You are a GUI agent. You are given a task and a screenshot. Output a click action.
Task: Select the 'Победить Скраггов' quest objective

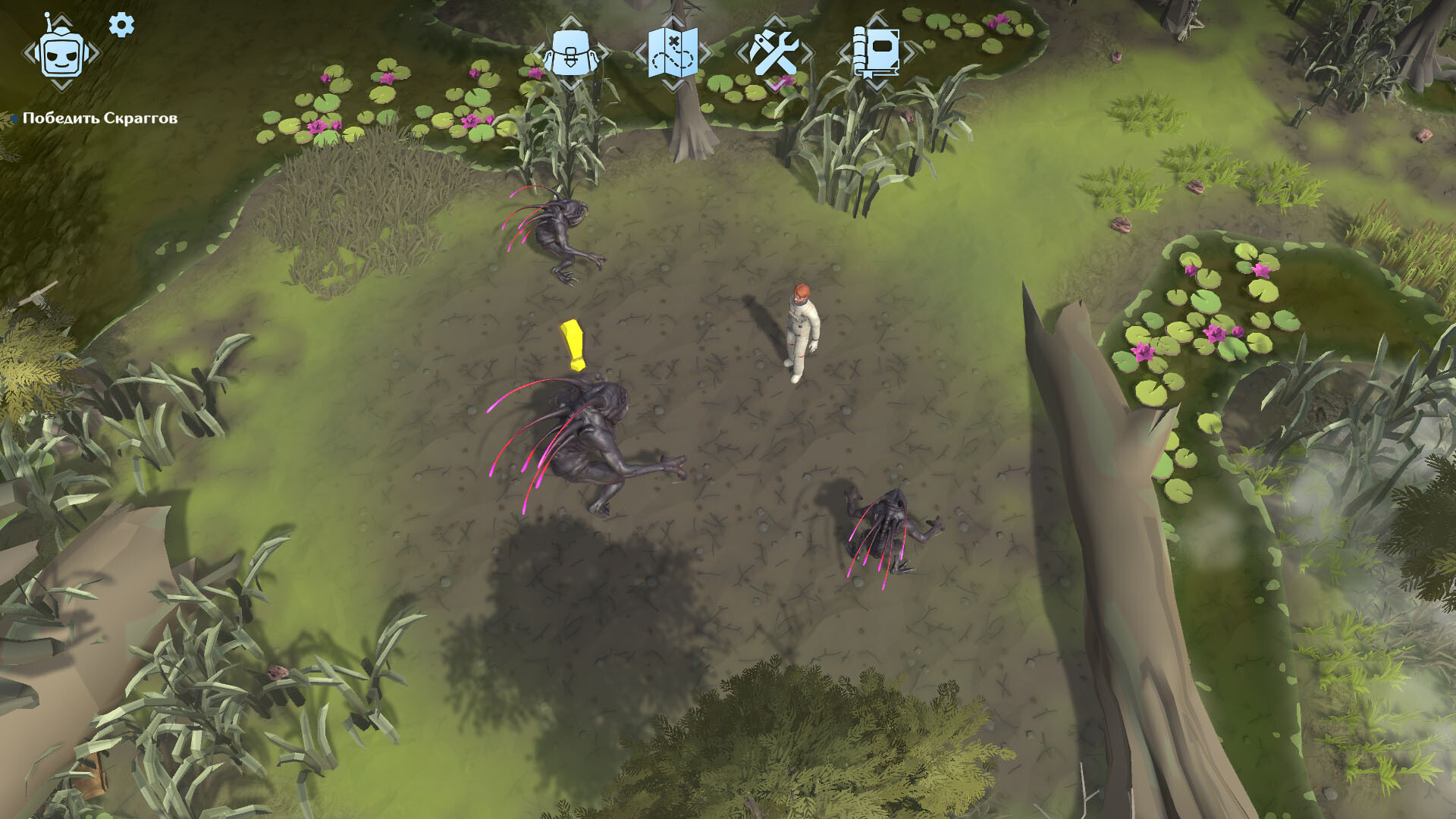click(99, 118)
